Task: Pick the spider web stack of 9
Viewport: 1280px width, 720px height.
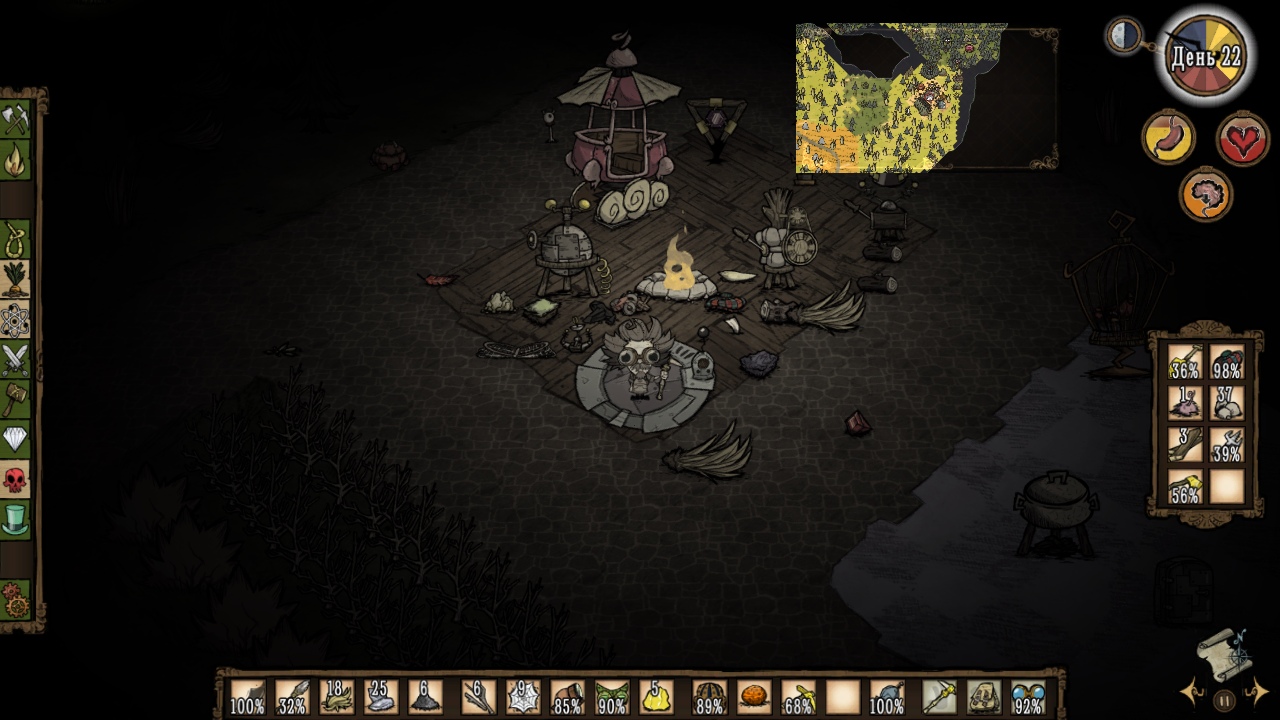Action: [523, 697]
